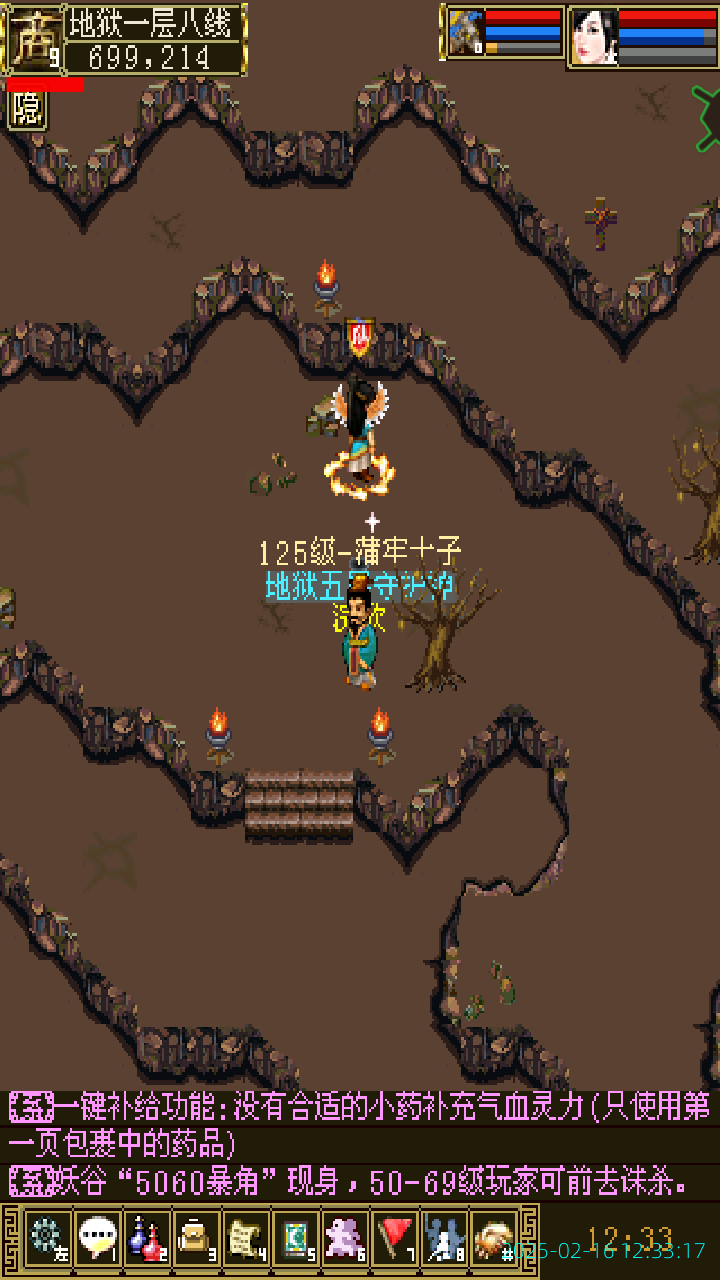Select the green card book icon
The height and width of the screenshot is (1280, 720).
(296, 1237)
